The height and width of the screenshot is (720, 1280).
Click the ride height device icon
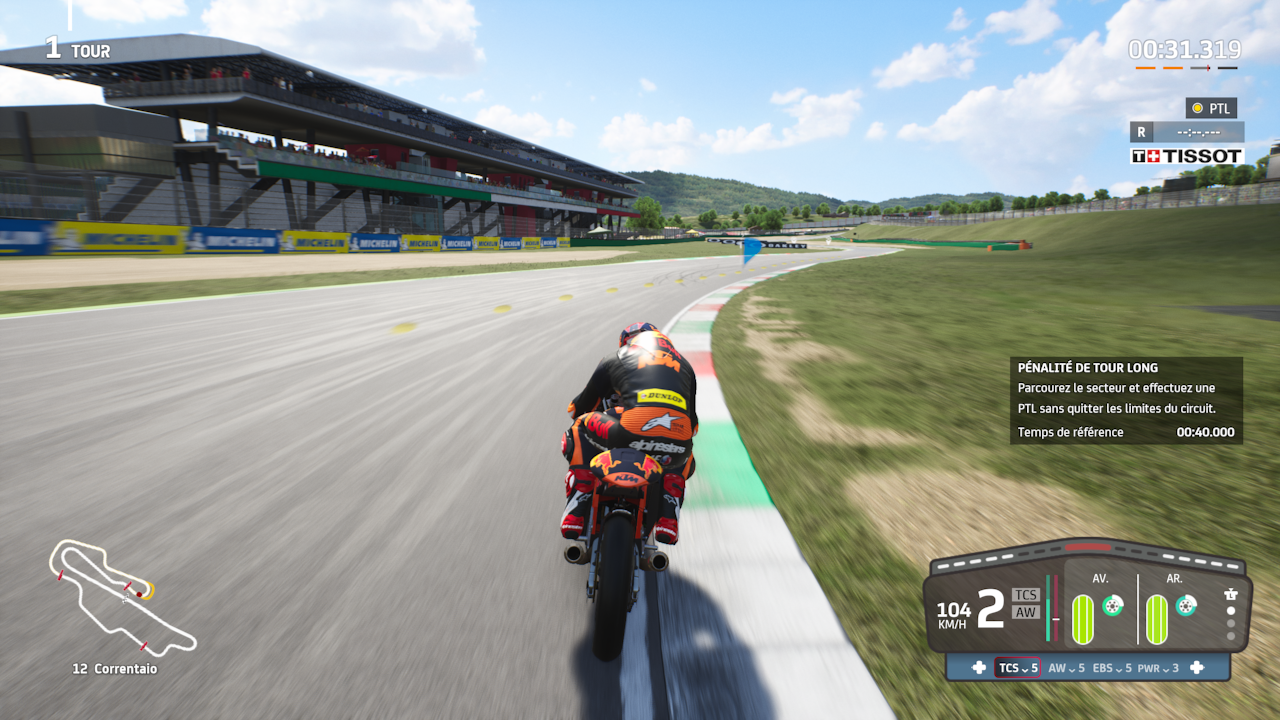click(1231, 593)
